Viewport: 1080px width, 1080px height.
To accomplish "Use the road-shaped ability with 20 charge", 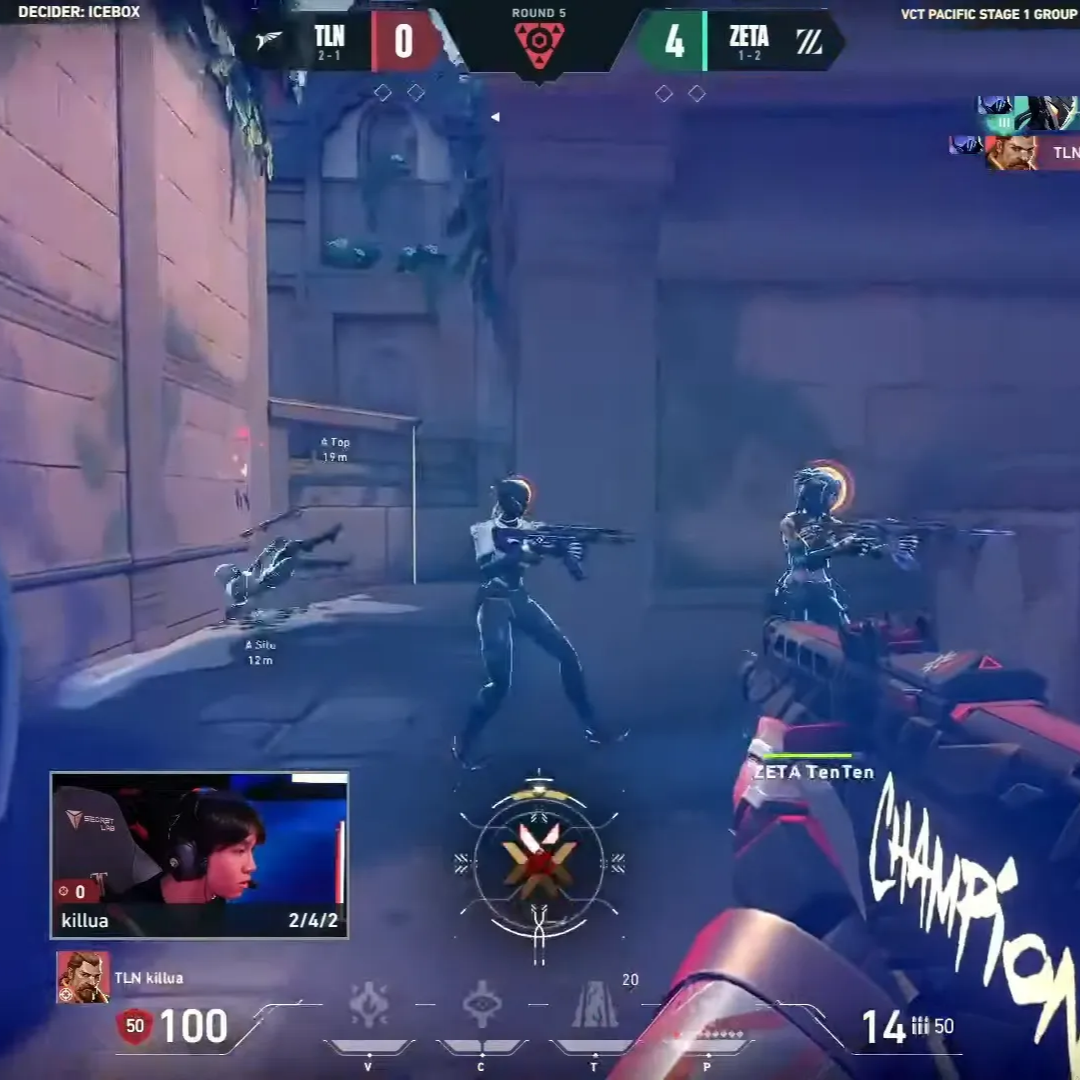I will tap(595, 1006).
